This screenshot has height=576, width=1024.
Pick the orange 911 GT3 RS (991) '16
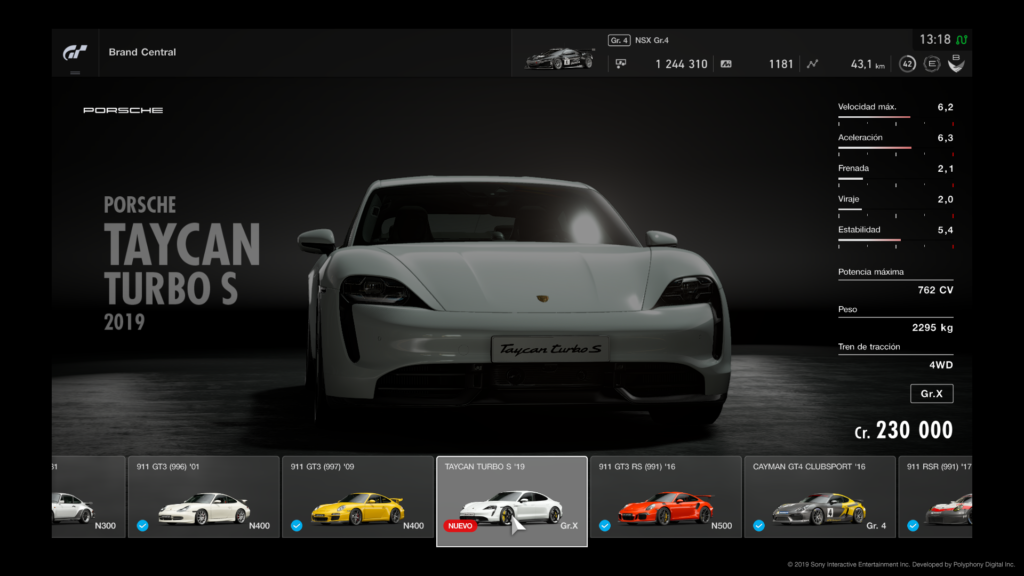pyautogui.click(x=665, y=497)
